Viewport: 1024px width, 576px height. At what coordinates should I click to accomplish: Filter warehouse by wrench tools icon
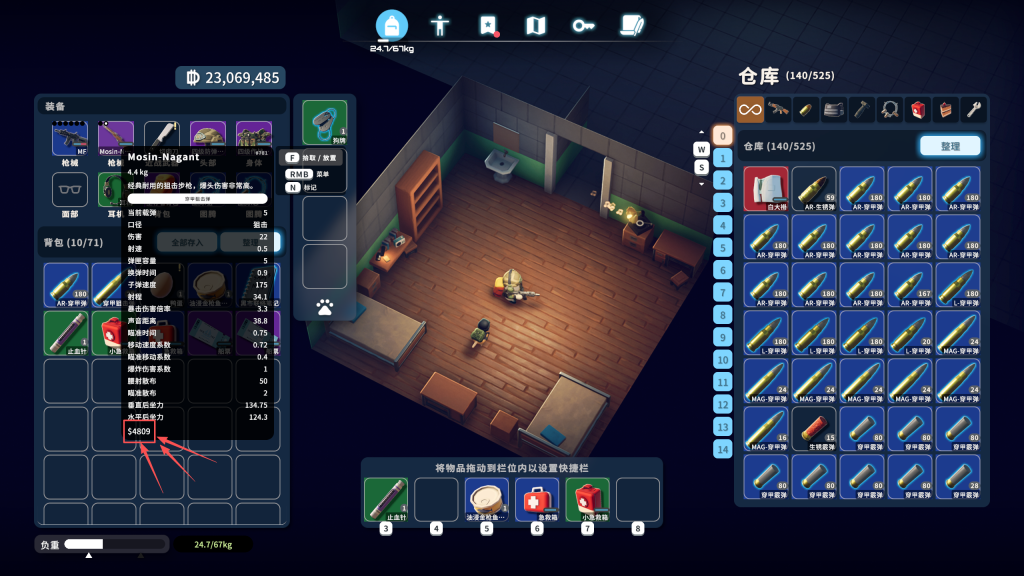973,108
